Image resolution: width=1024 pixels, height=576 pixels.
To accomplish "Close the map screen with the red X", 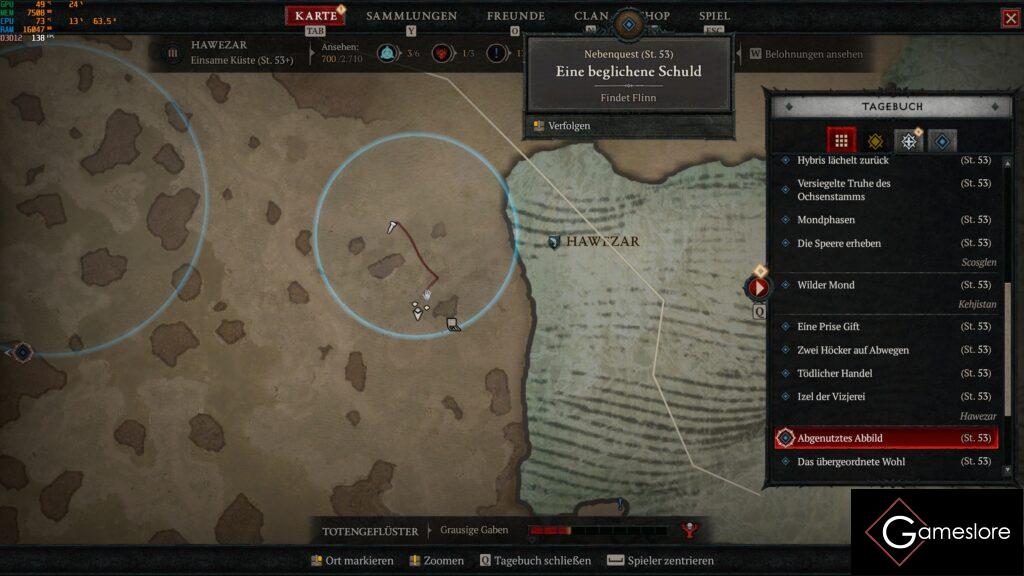I will coord(1010,18).
